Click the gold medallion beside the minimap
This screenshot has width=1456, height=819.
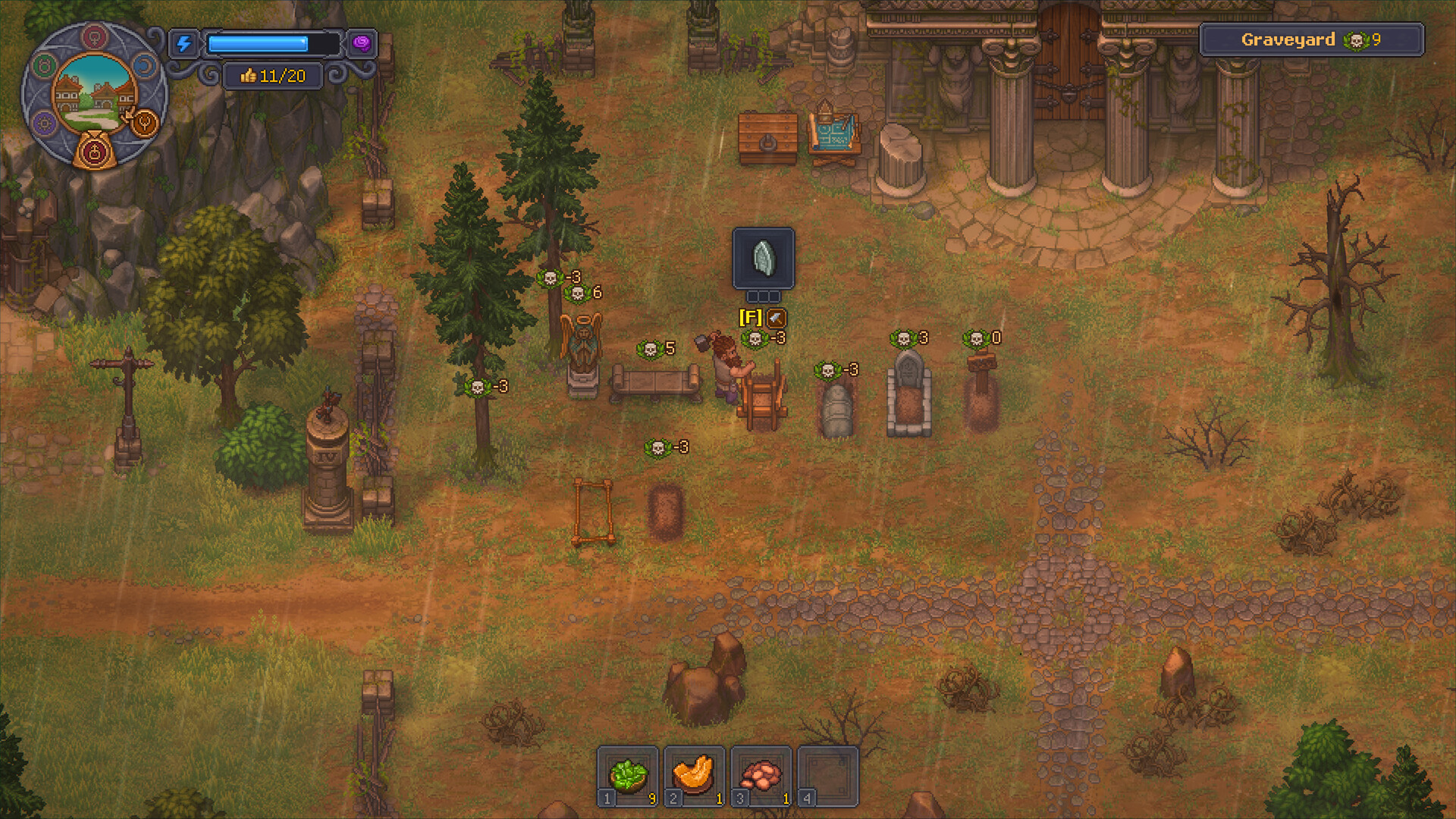(145, 123)
